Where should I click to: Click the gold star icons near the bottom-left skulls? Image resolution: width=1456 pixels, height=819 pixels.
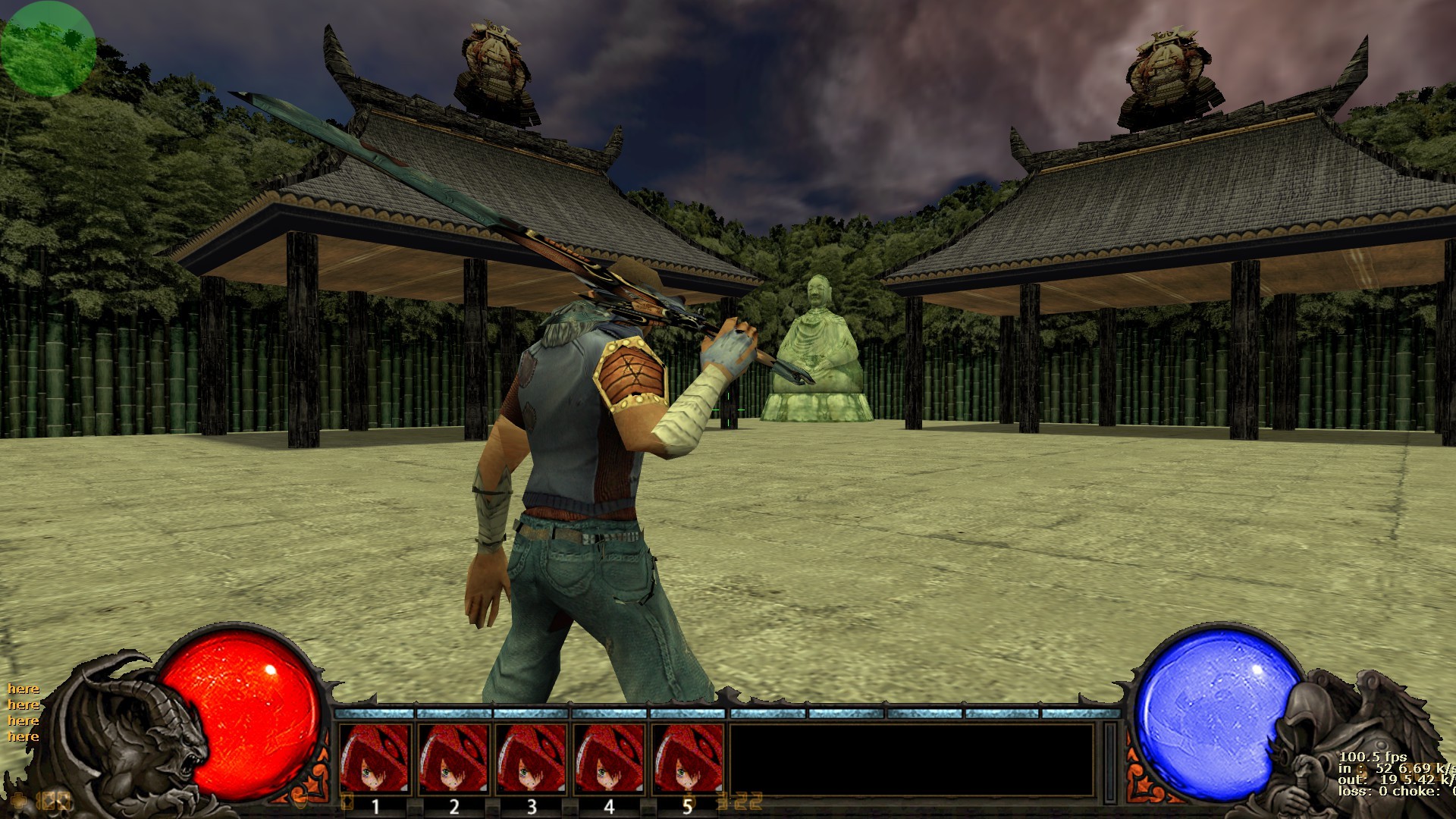point(53,800)
